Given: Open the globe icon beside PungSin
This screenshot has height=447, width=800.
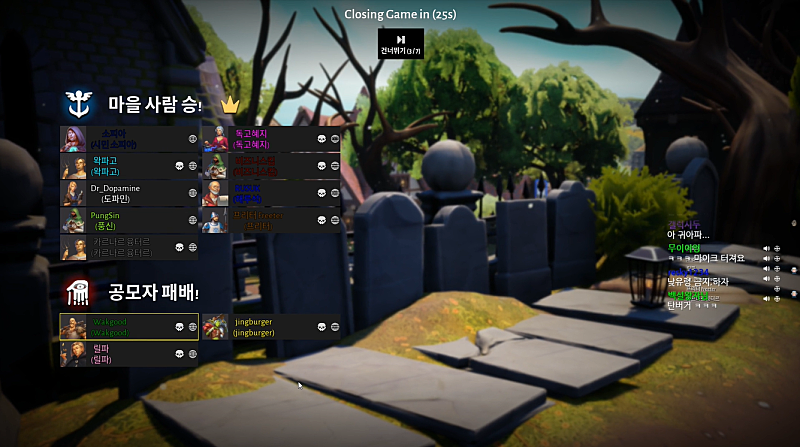Looking at the screenshot, I should pos(193,220).
